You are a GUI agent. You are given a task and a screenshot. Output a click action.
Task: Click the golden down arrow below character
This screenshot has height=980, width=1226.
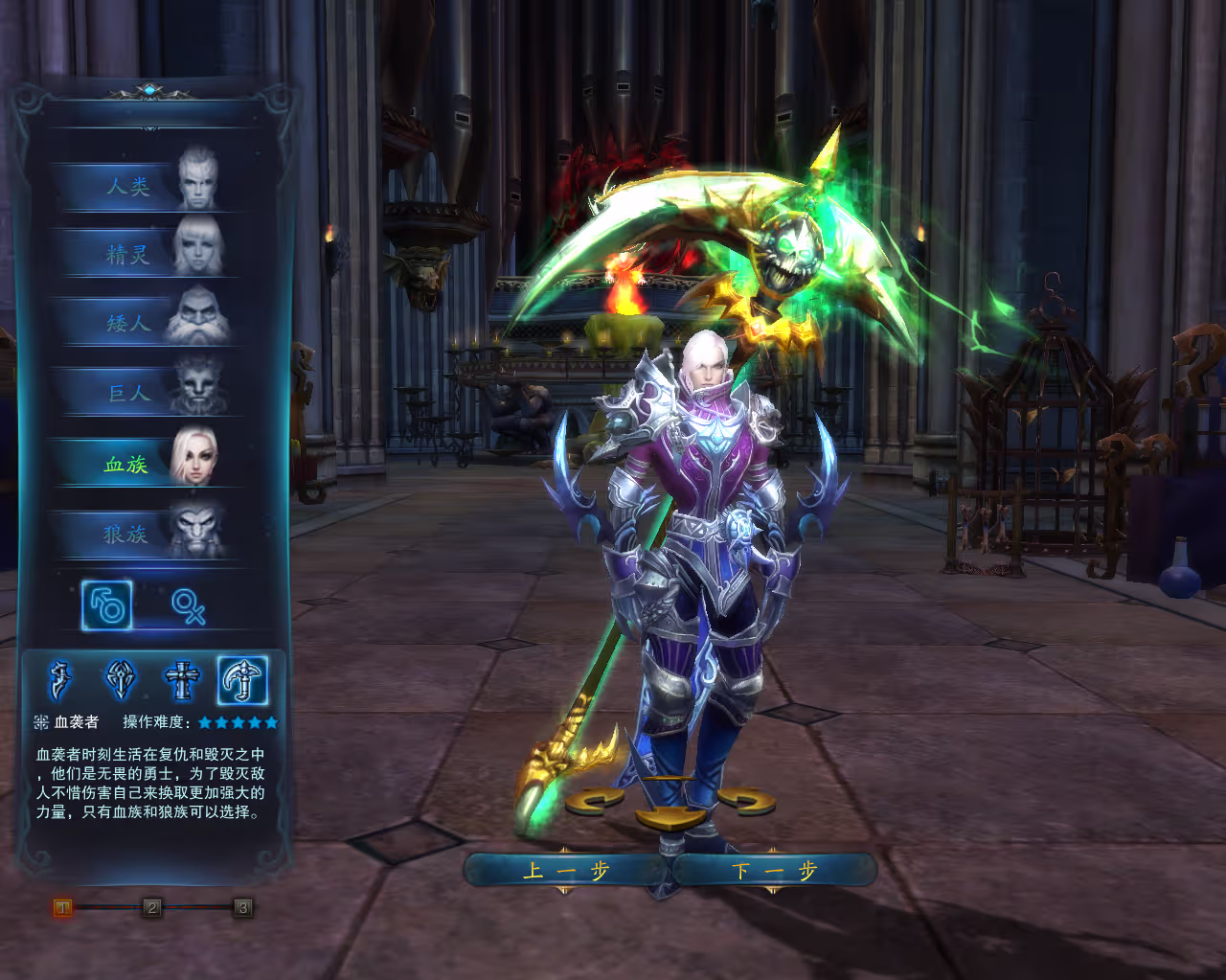coord(670,819)
